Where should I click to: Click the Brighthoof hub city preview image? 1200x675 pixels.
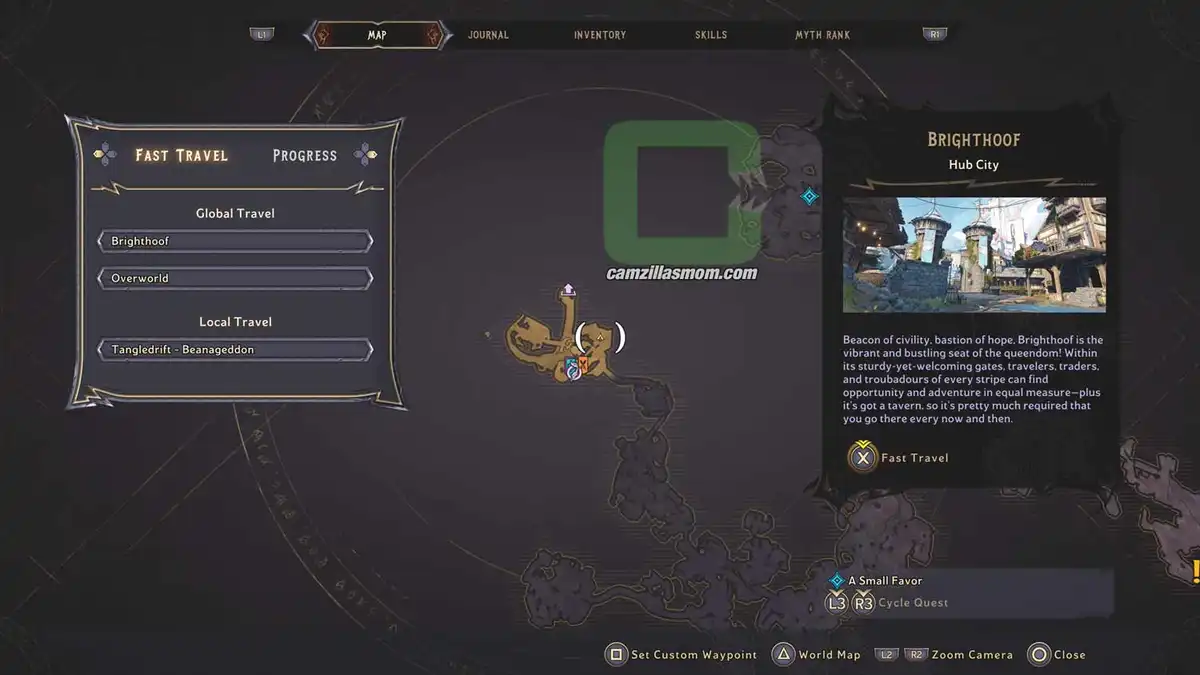974,255
